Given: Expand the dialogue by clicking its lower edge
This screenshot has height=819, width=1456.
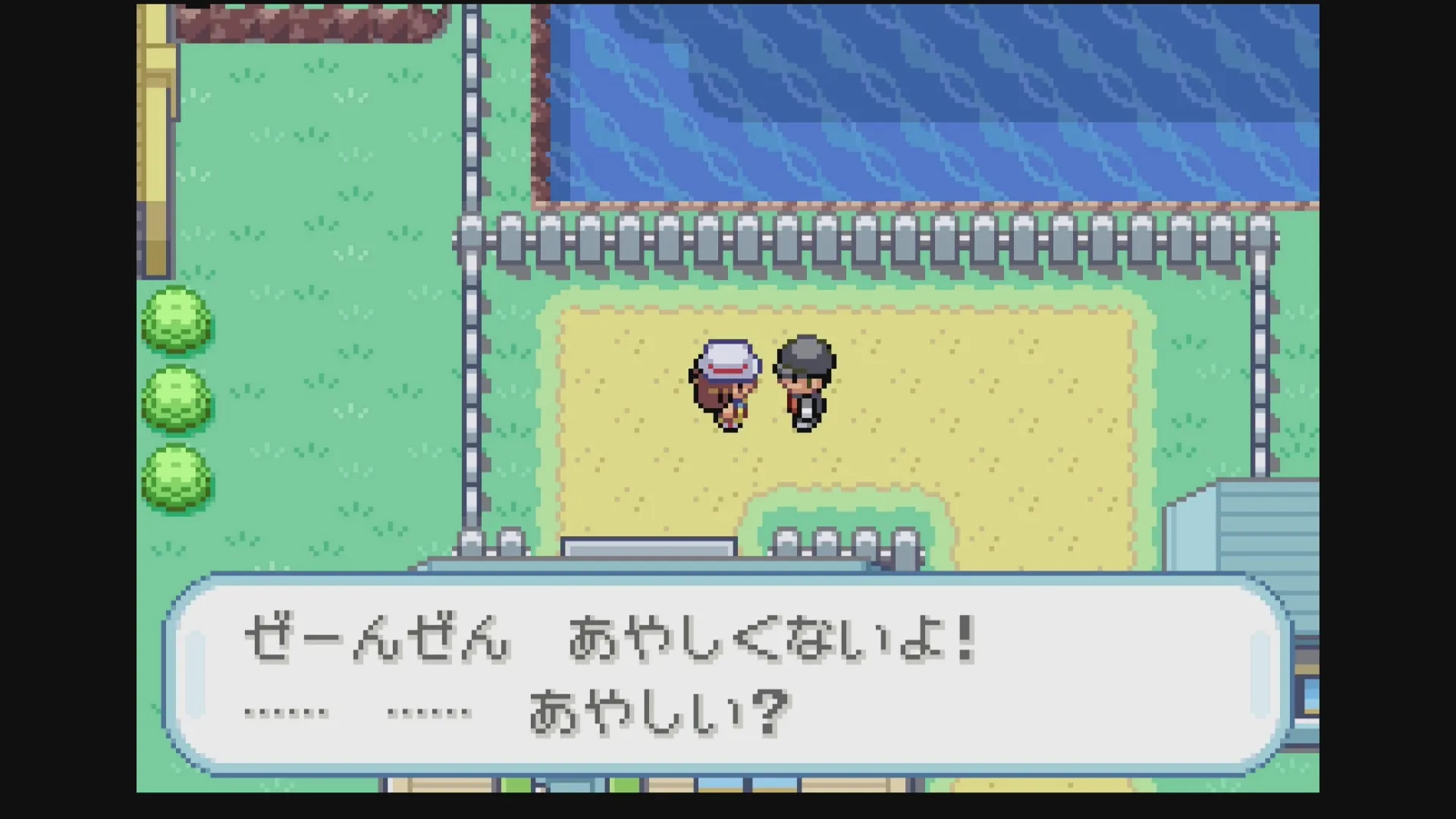Looking at the screenshot, I should (x=728, y=770).
